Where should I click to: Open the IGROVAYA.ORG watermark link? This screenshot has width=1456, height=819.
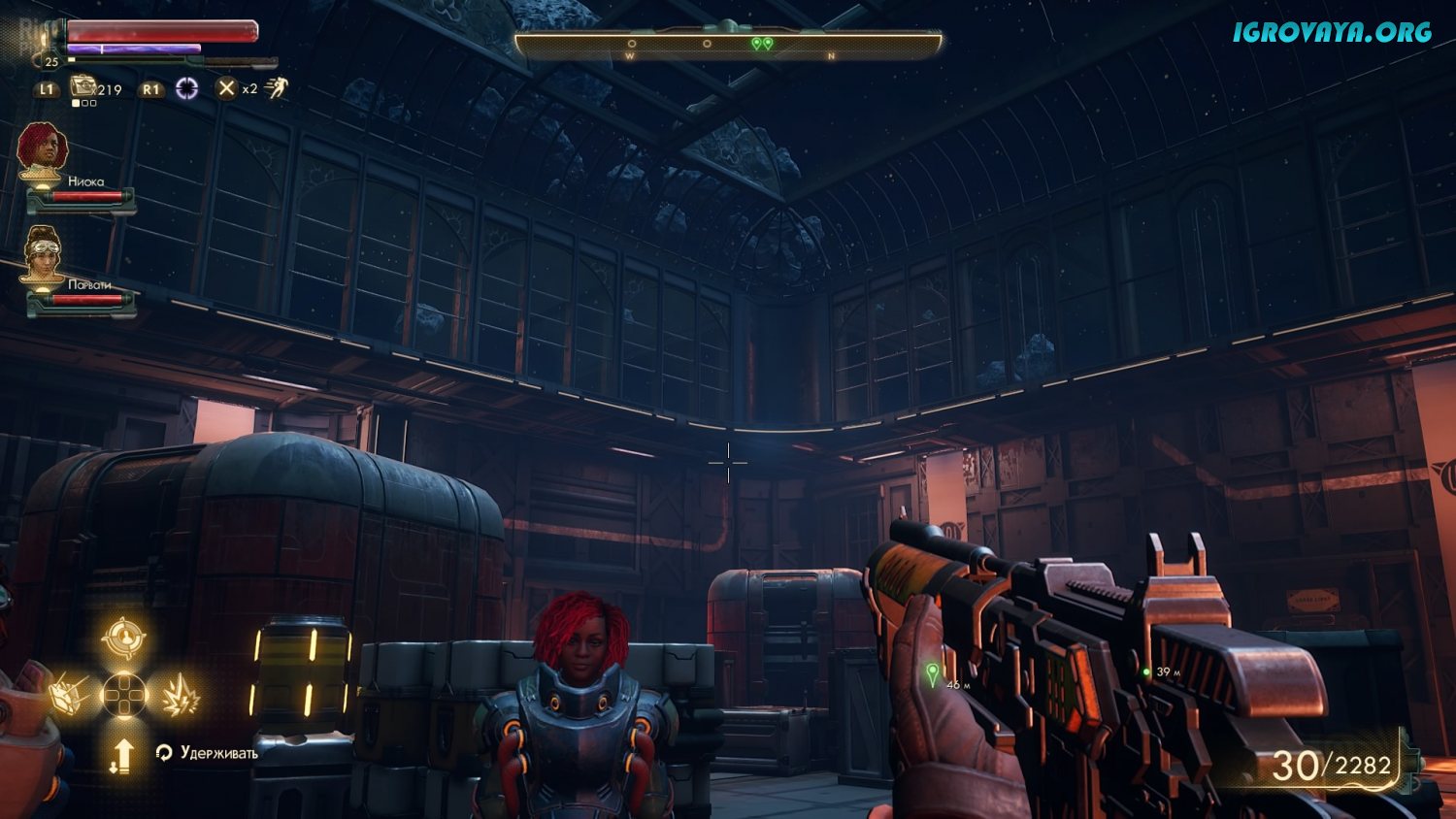[x=1332, y=32]
